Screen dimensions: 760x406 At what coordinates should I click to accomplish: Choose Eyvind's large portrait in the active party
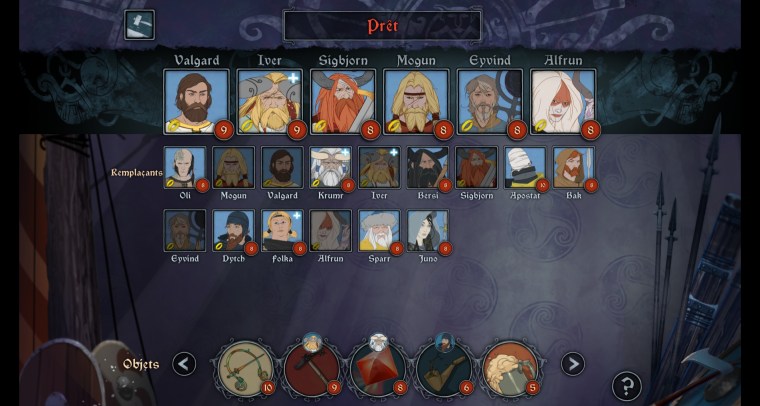click(490, 101)
